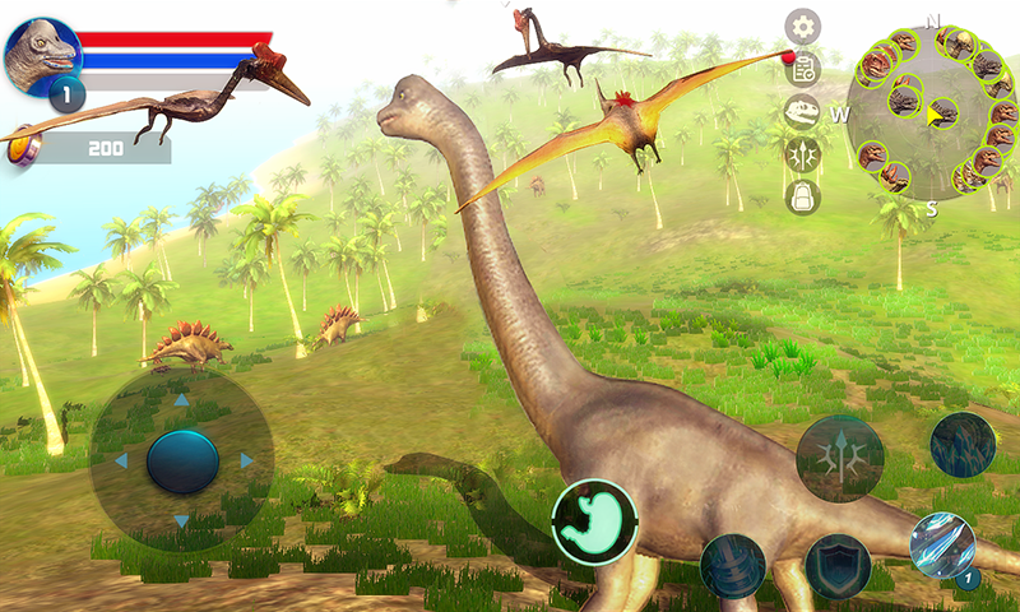Activate the spiky crystal ability

coord(963,444)
